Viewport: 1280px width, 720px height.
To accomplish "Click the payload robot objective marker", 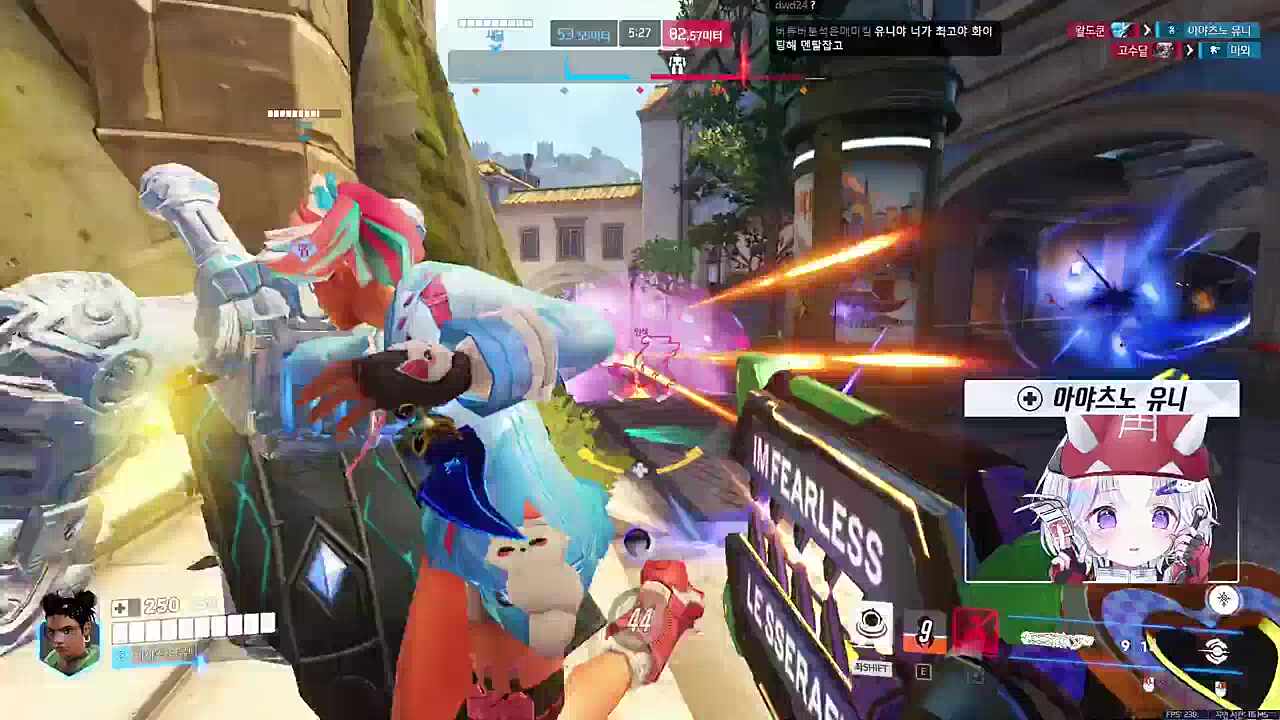I will click(677, 65).
